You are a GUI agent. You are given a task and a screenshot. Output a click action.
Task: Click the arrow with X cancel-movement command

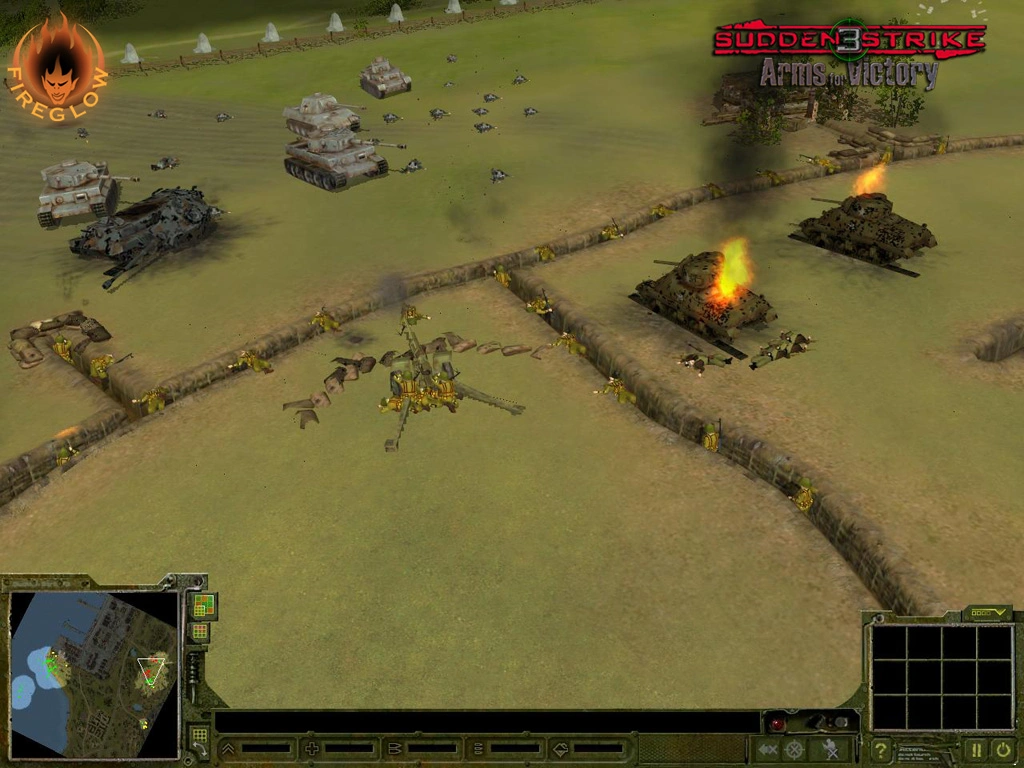767,749
